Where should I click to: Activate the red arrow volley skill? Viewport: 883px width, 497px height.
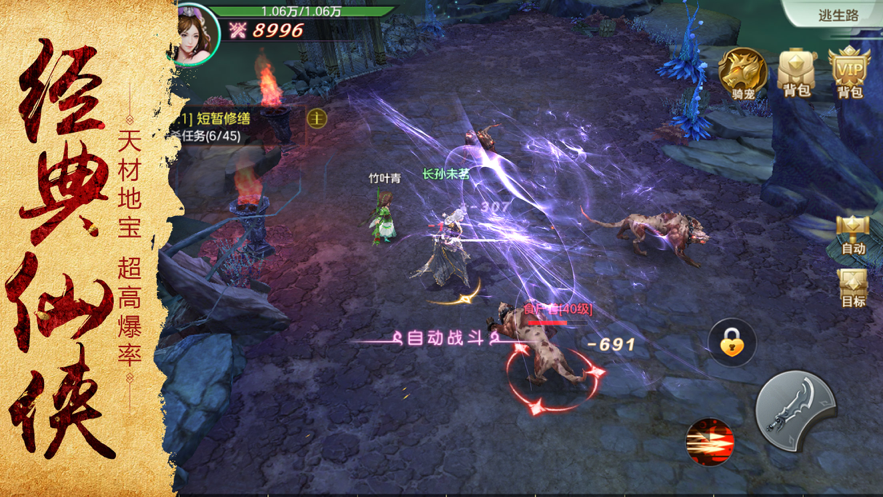710,442
